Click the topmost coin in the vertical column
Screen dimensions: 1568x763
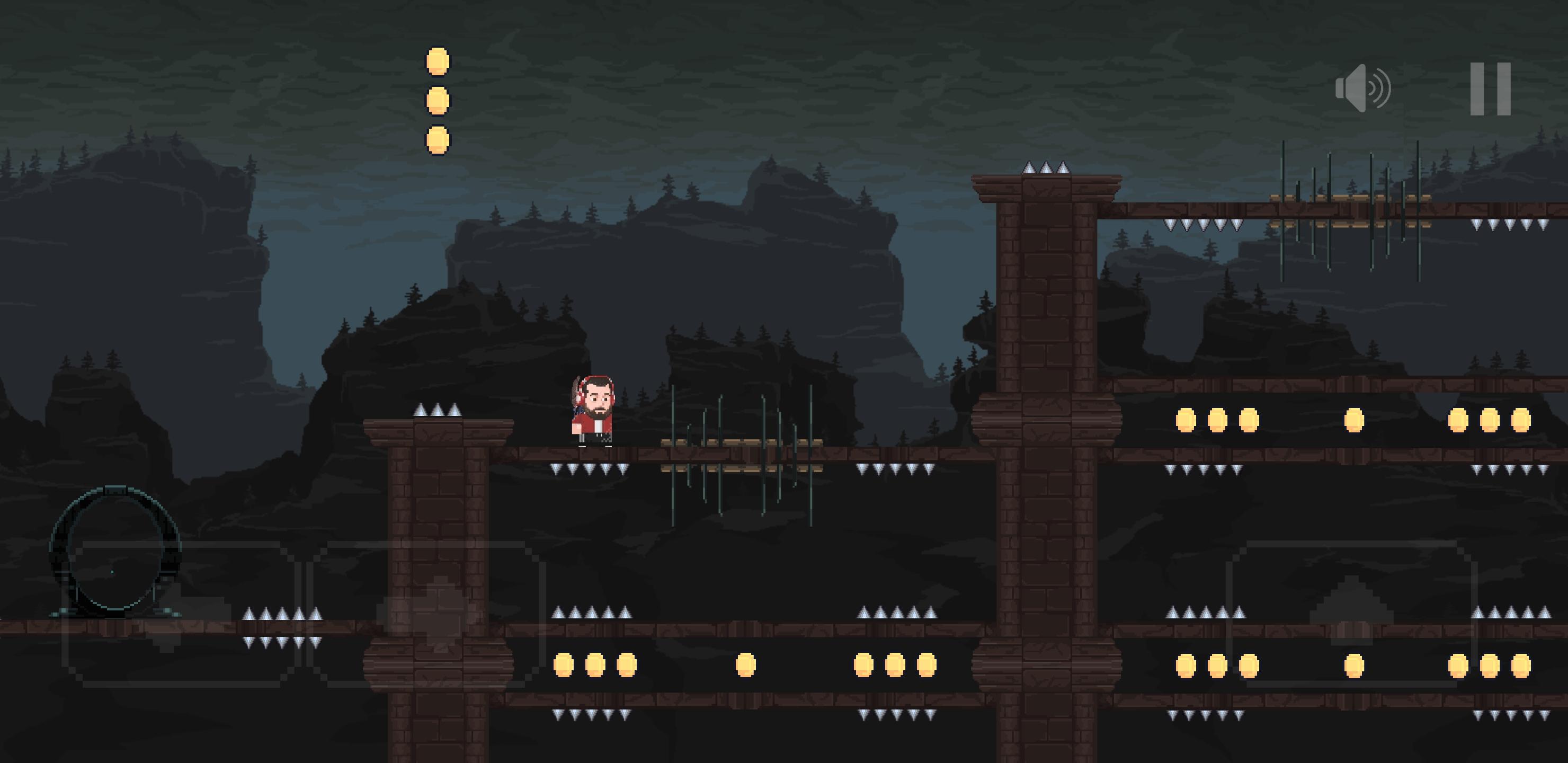point(437,61)
